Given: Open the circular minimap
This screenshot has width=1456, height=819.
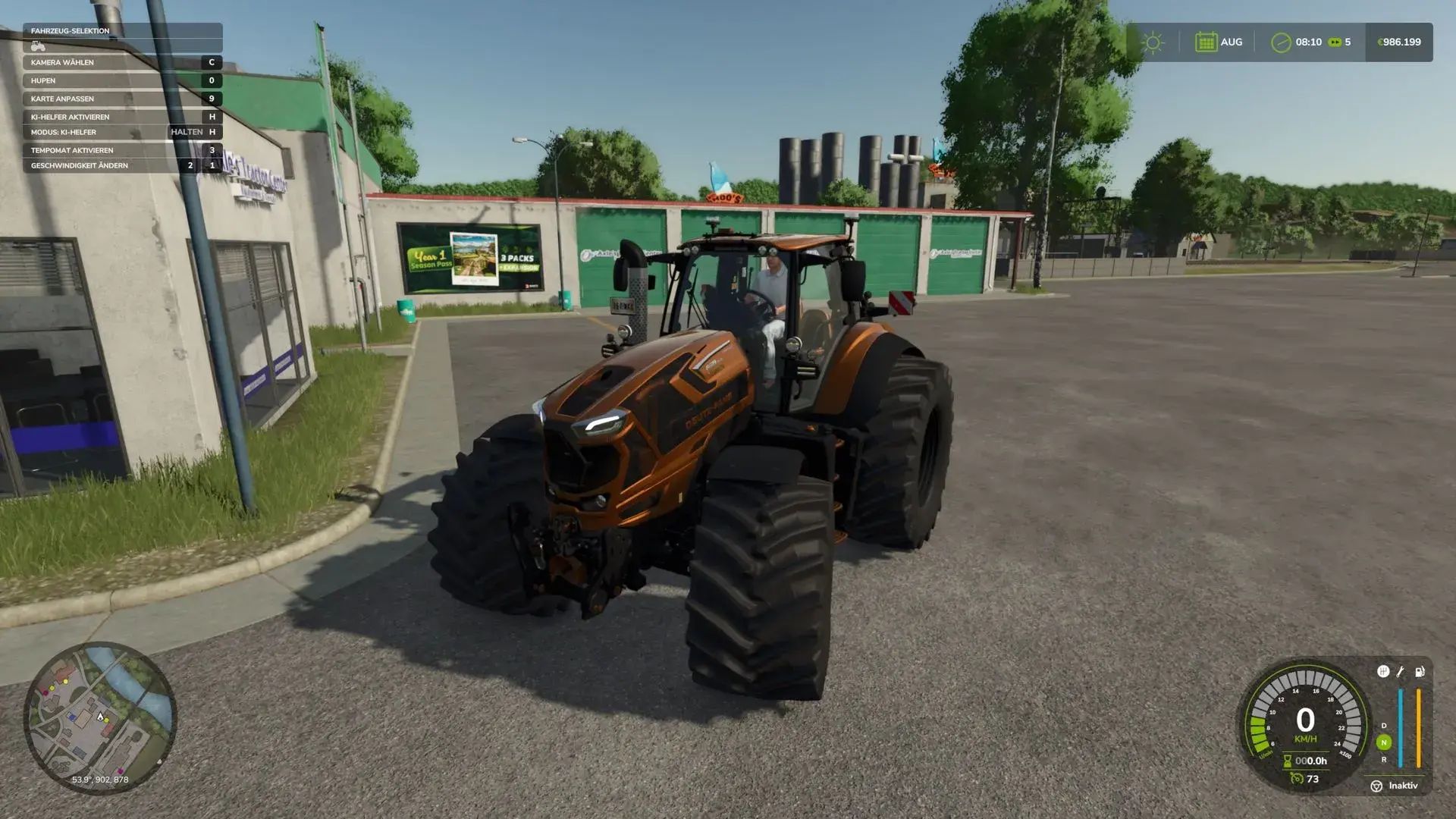Looking at the screenshot, I should [x=100, y=717].
